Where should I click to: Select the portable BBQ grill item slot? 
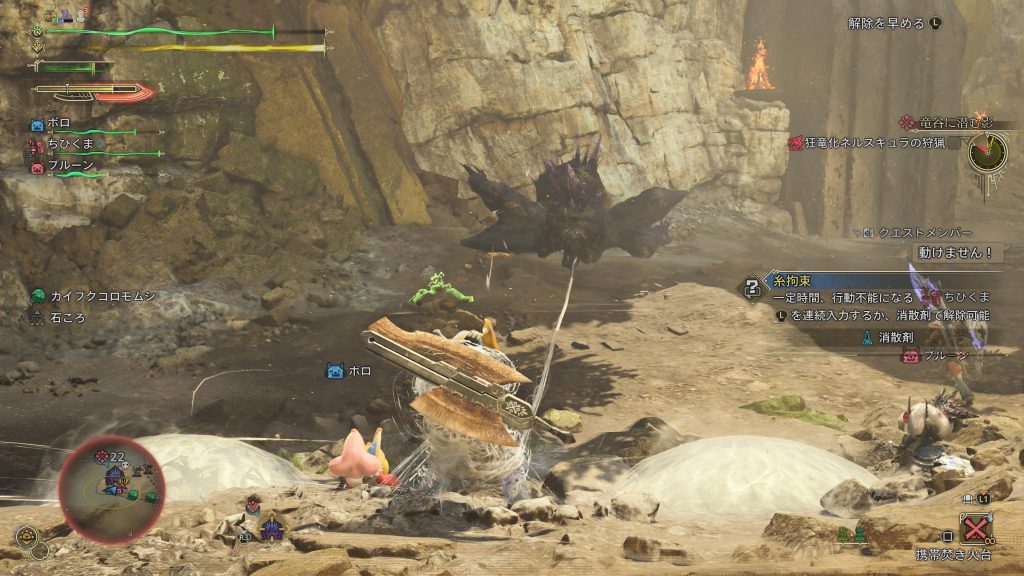point(975,528)
